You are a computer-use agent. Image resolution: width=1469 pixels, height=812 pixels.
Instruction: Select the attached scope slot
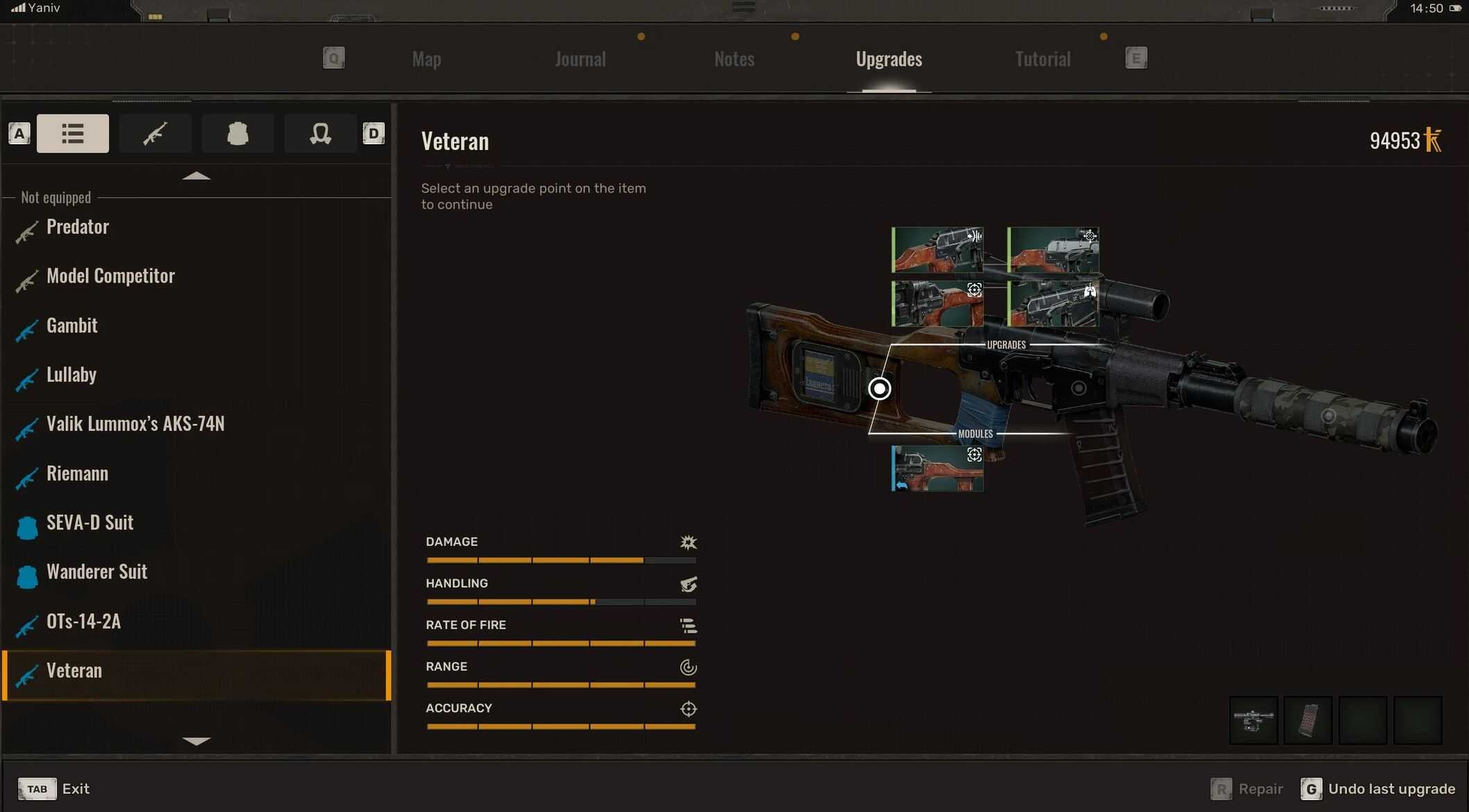(x=1253, y=720)
